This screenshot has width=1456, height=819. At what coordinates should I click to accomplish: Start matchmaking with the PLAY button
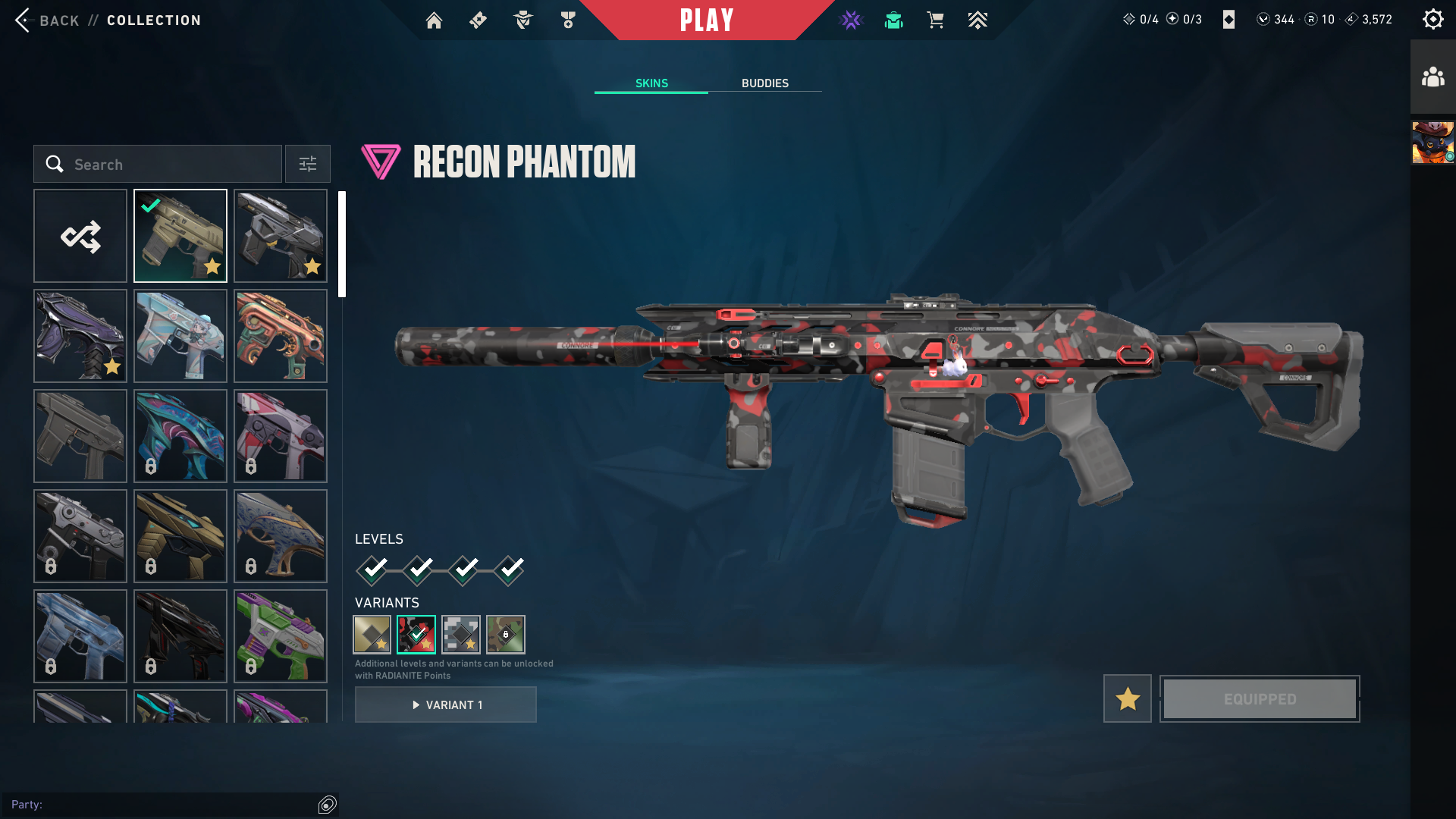706,20
